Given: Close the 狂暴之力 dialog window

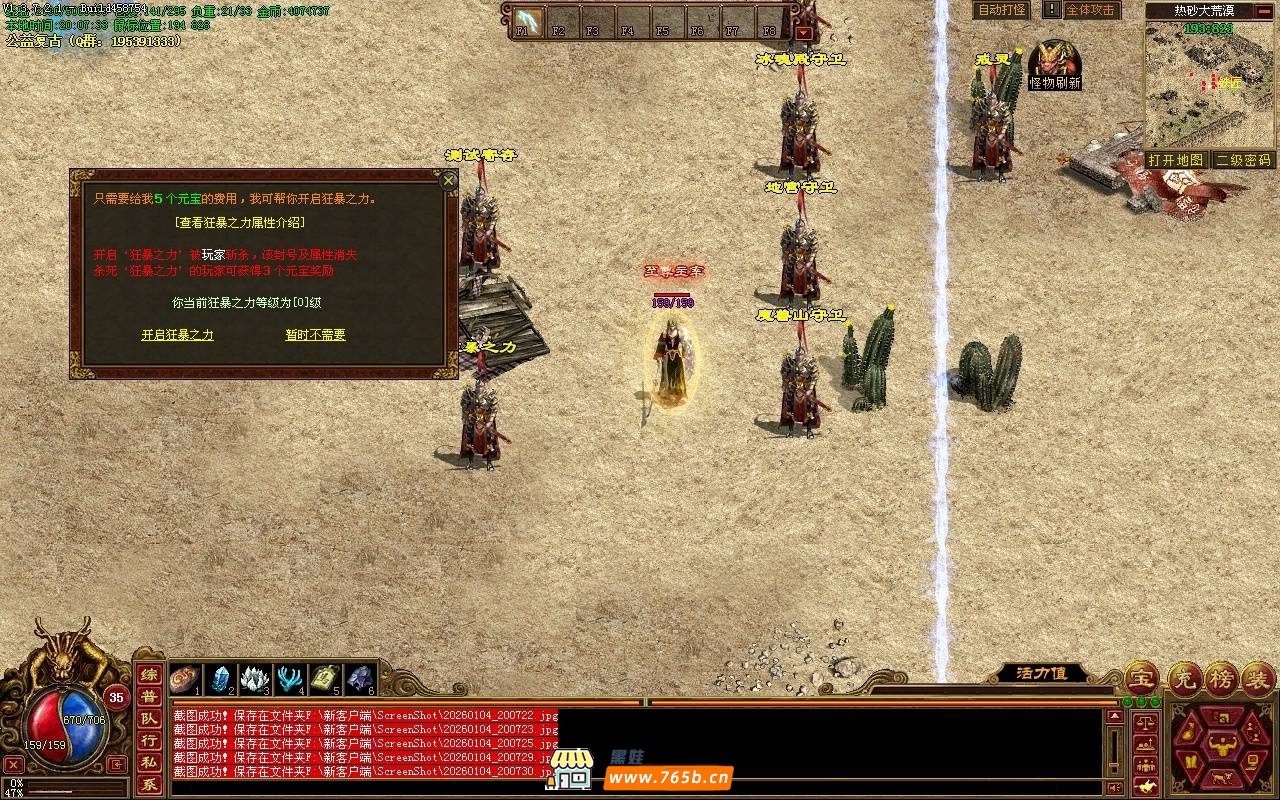Looking at the screenshot, I should [x=449, y=181].
